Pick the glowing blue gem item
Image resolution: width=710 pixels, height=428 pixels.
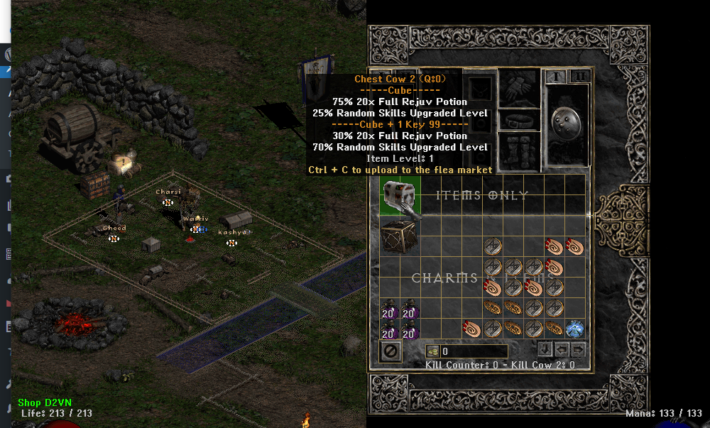coord(574,328)
